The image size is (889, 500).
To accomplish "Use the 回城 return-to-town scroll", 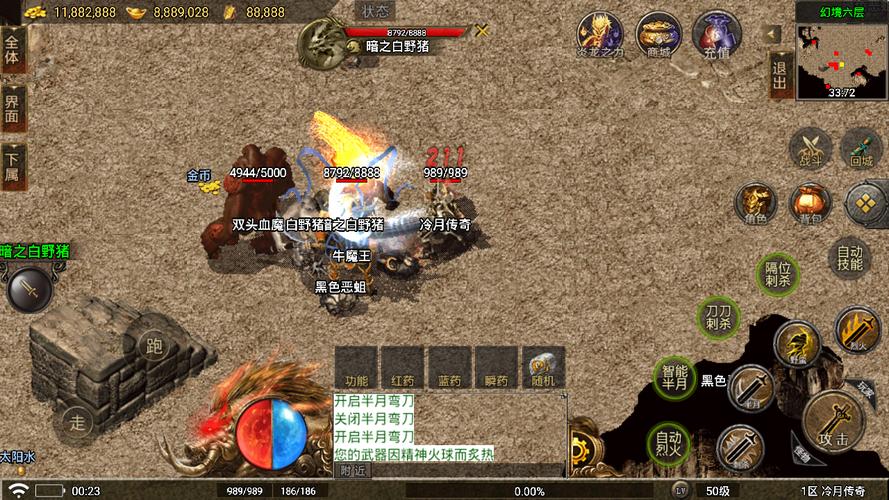I will (861, 147).
